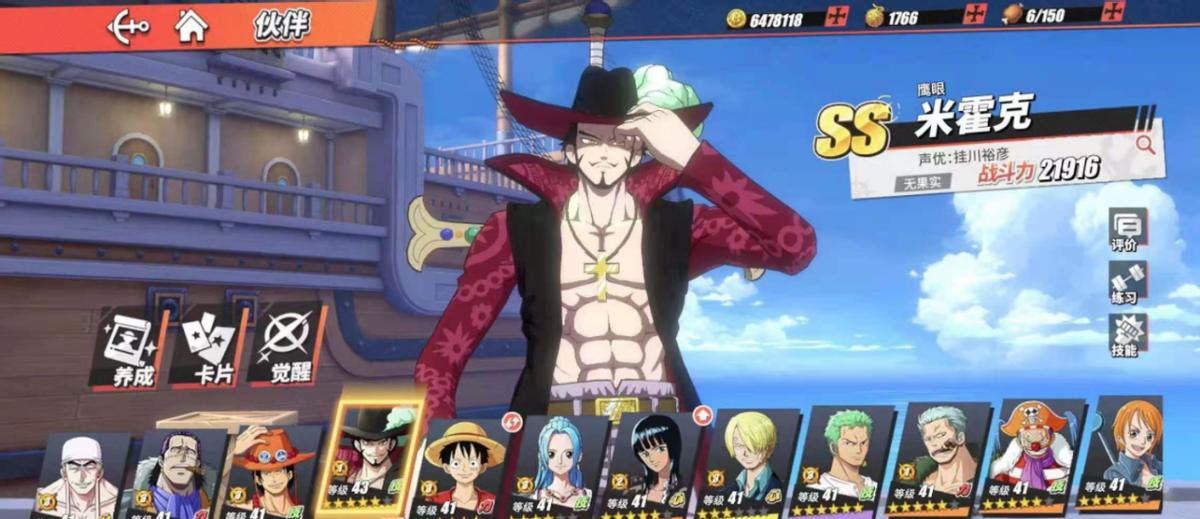1200x519 pixels.
Task: Select the Whitebeard character portrait
Action: point(82,473)
